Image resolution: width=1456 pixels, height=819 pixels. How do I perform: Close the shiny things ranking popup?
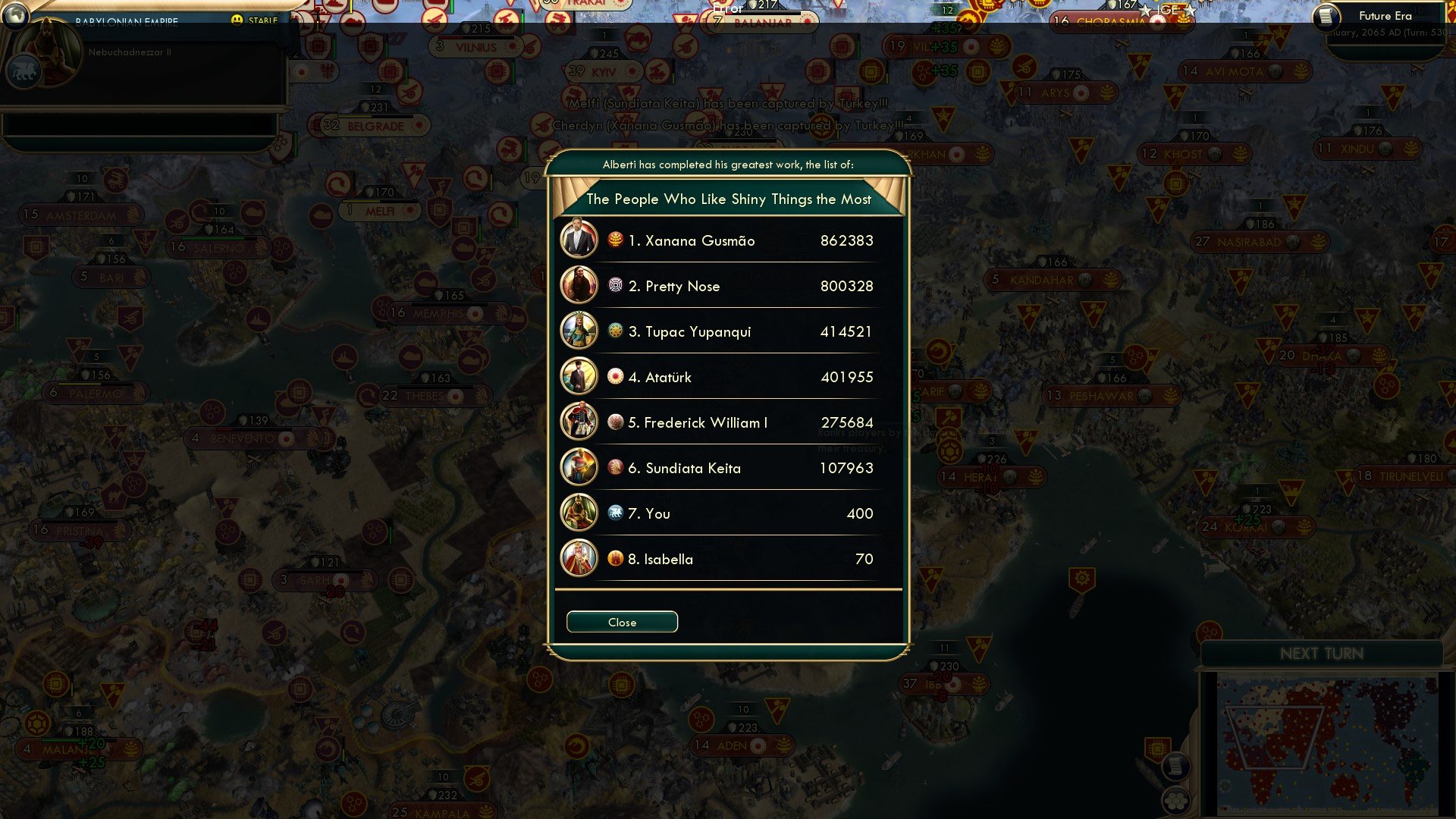(x=622, y=622)
